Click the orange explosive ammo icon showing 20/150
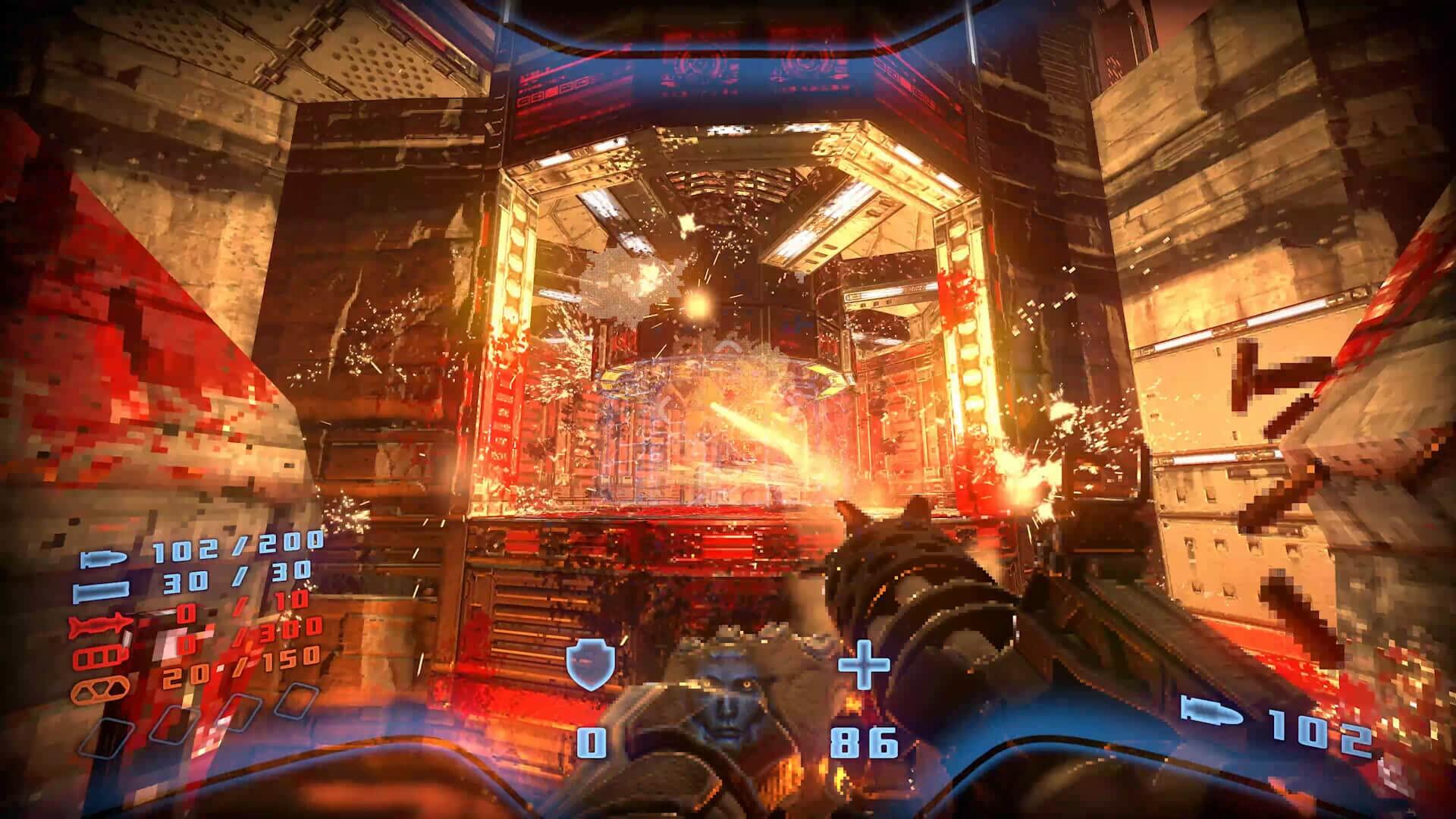The height and width of the screenshot is (819, 1456). tap(101, 691)
